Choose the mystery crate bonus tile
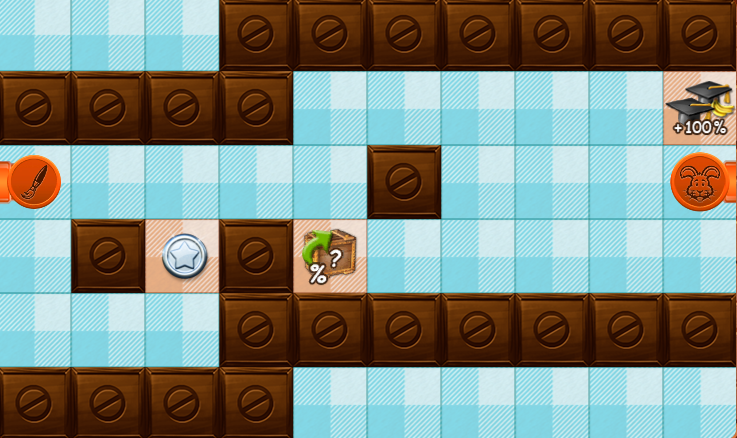Image resolution: width=737 pixels, height=438 pixels. (x=329, y=256)
